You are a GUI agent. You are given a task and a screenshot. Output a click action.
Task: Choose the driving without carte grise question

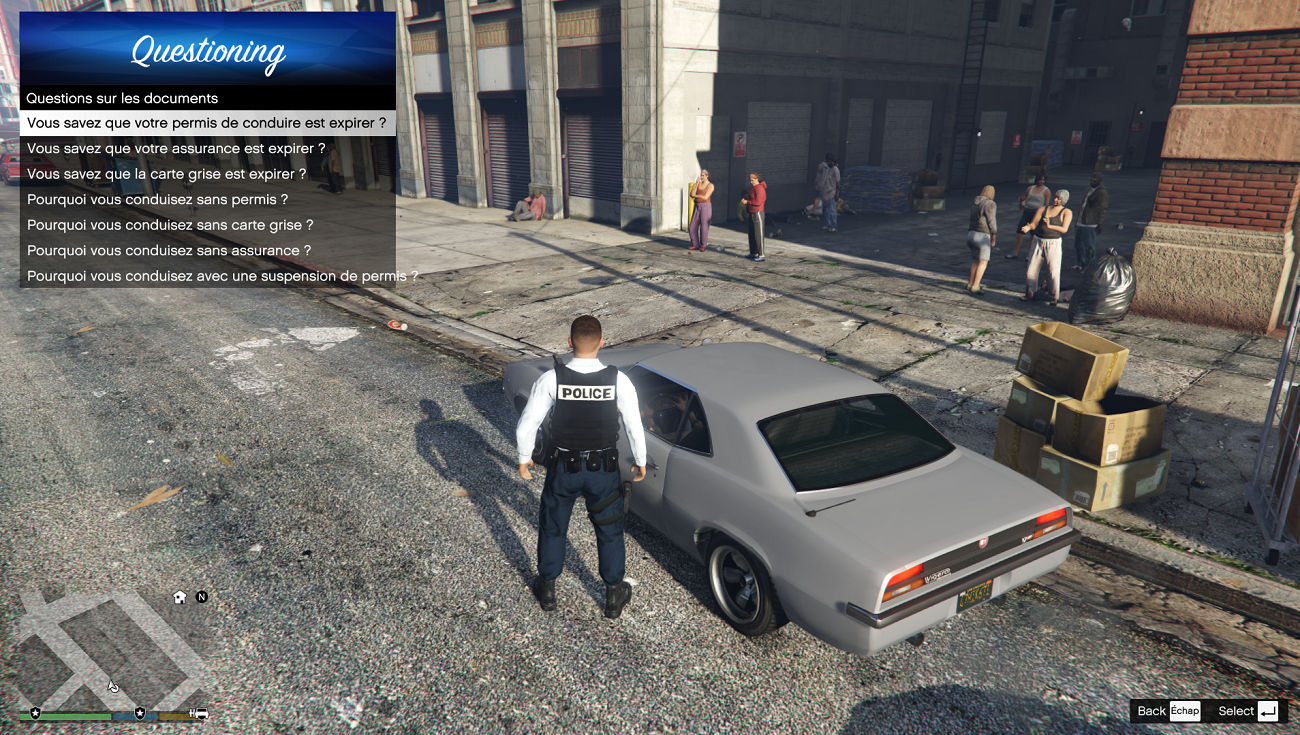pos(170,225)
